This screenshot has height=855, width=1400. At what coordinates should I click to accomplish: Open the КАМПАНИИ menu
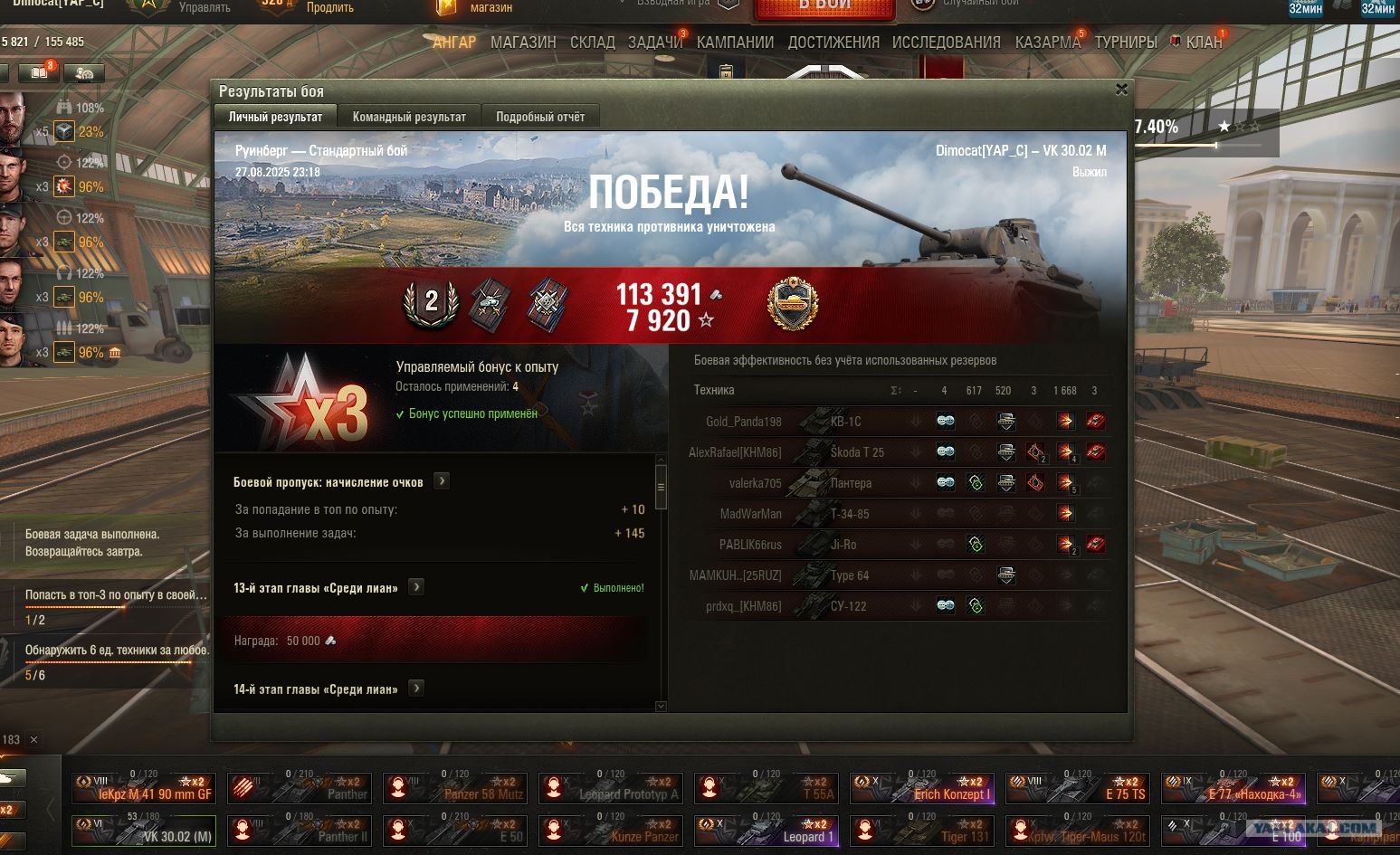[735, 43]
